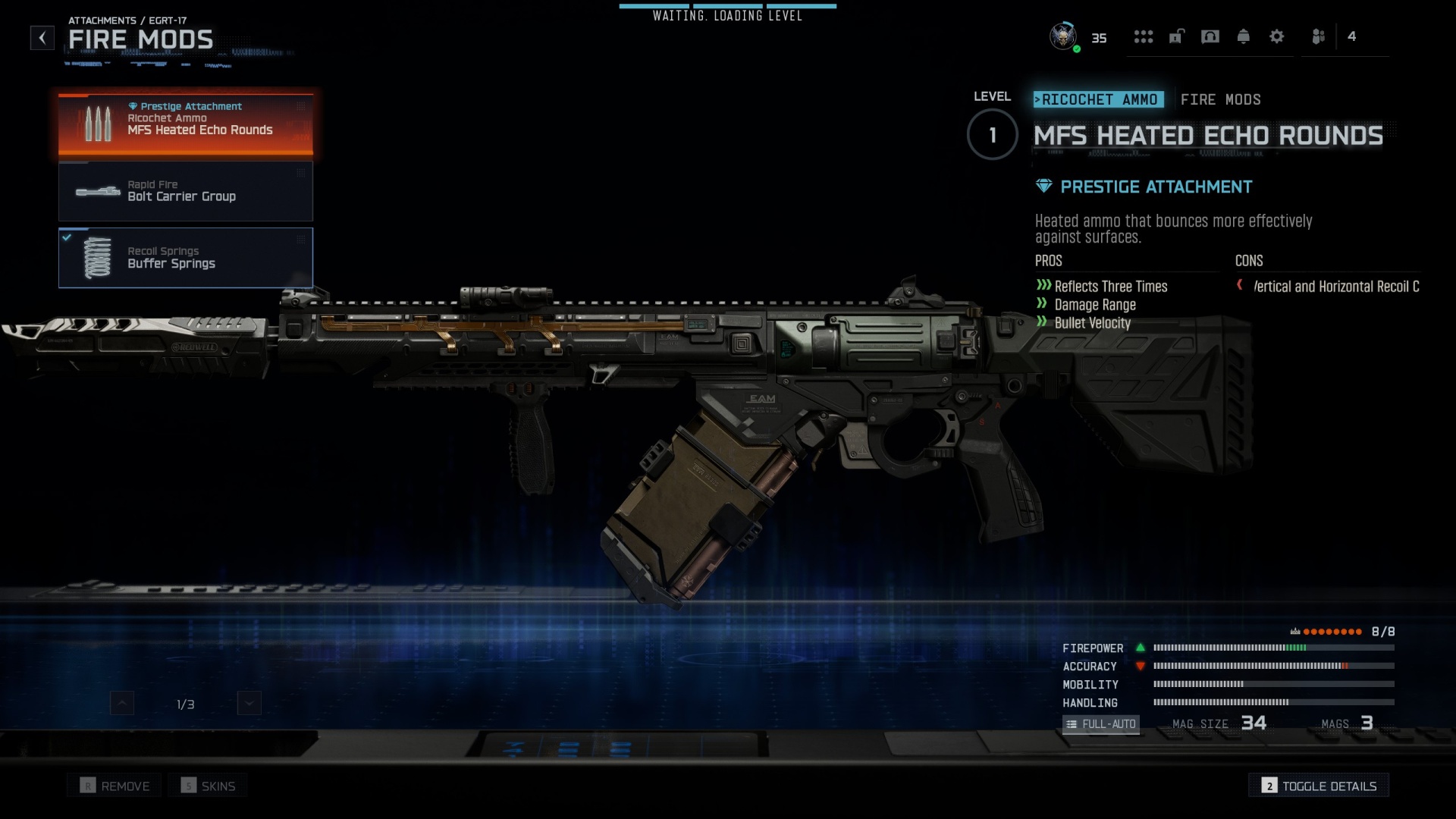
Task: Click the ACCURACY stat bar
Action: click(x=1274, y=667)
